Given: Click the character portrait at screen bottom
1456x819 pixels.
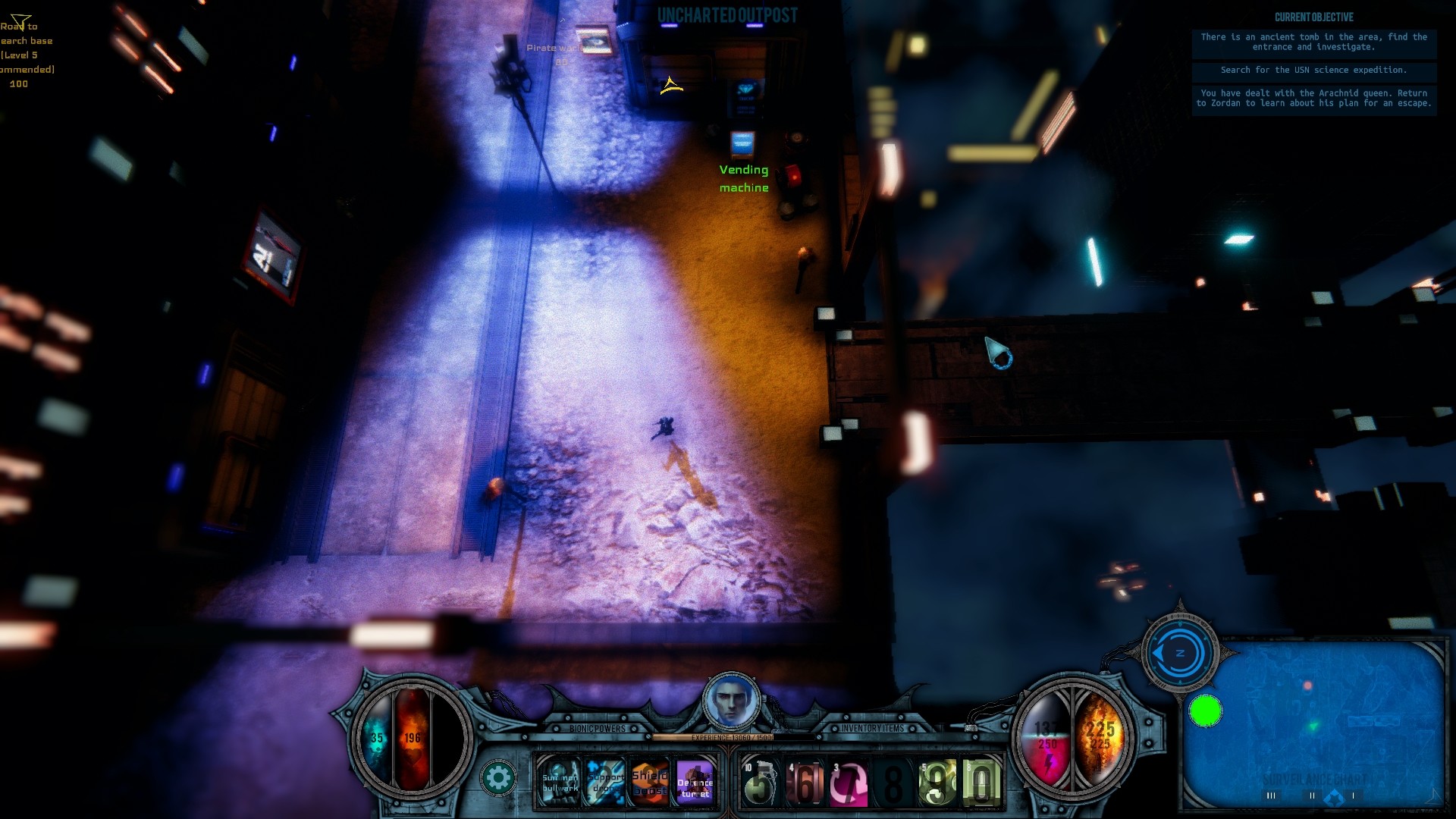Looking at the screenshot, I should click(730, 701).
